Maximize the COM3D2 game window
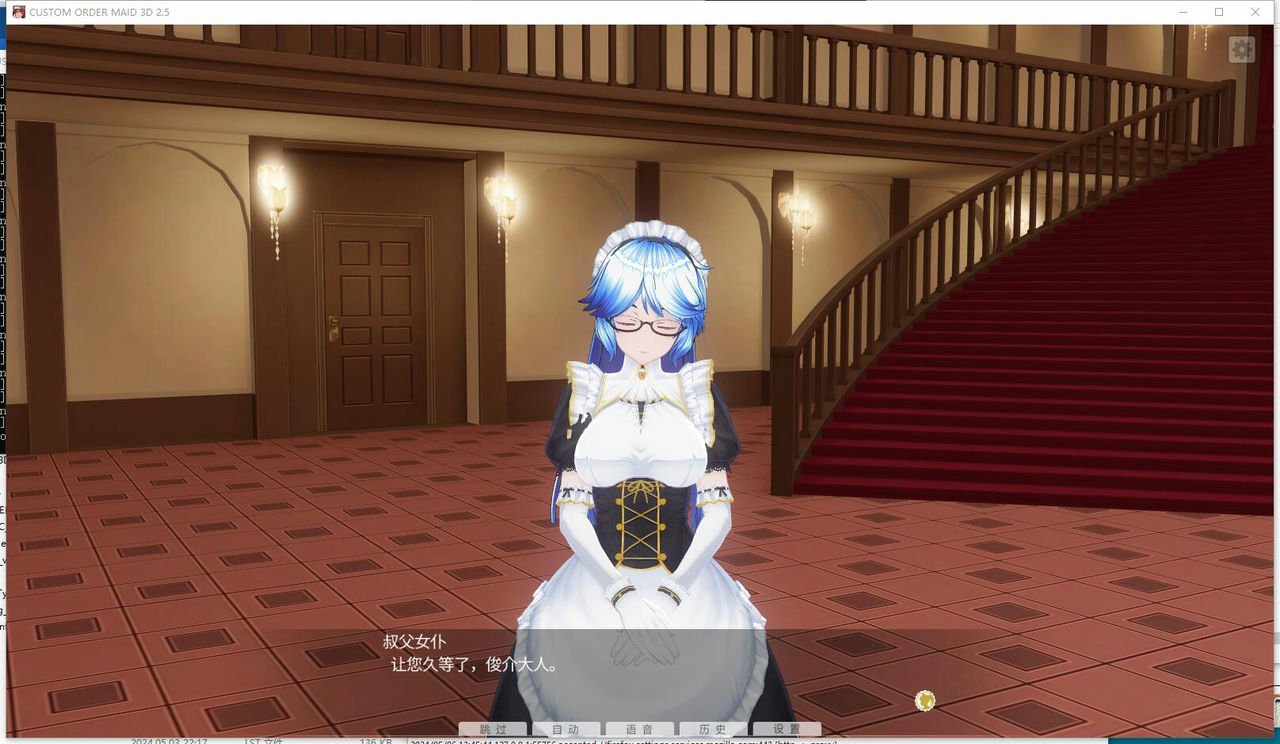Viewport: 1280px width, 744px height. [1217, 12]
